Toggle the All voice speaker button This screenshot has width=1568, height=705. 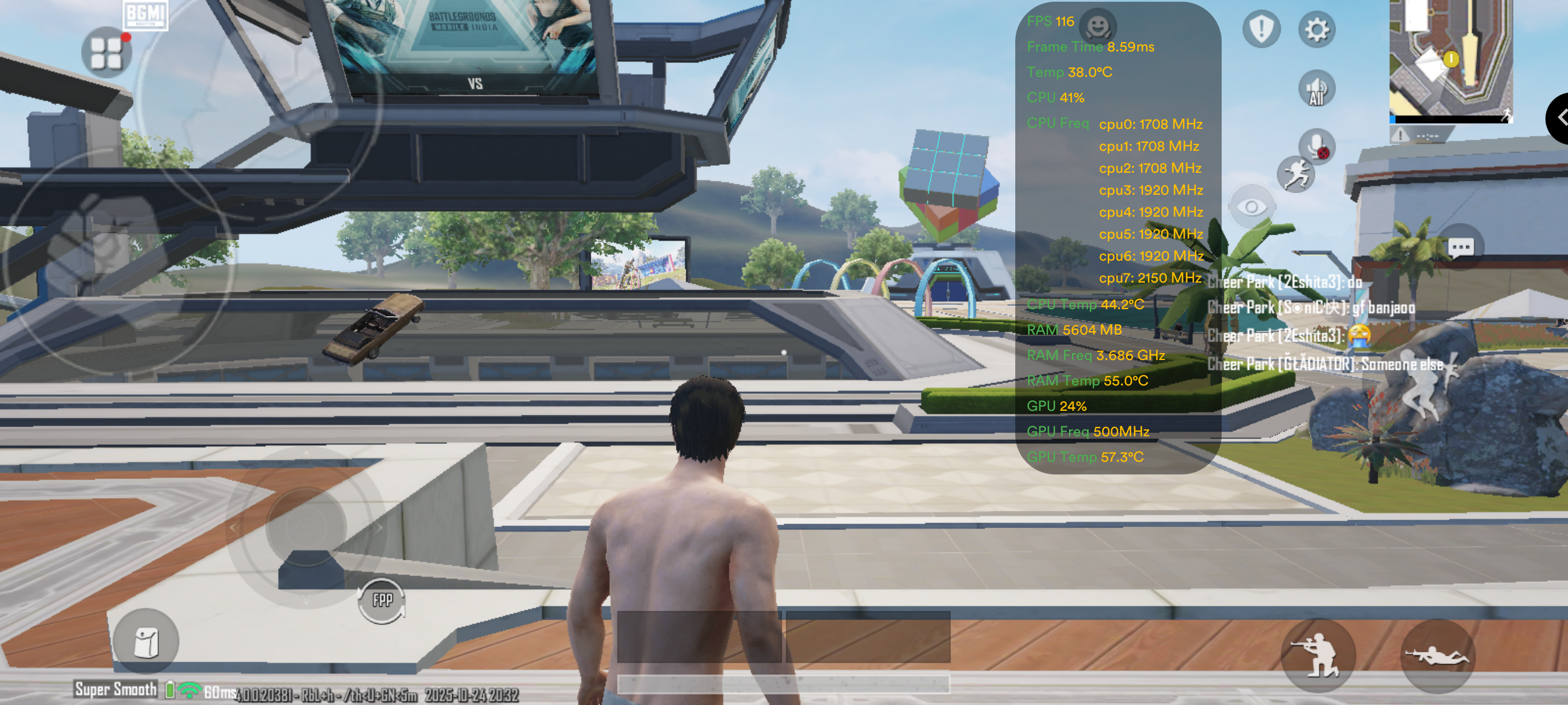(x=1316, y=90)
